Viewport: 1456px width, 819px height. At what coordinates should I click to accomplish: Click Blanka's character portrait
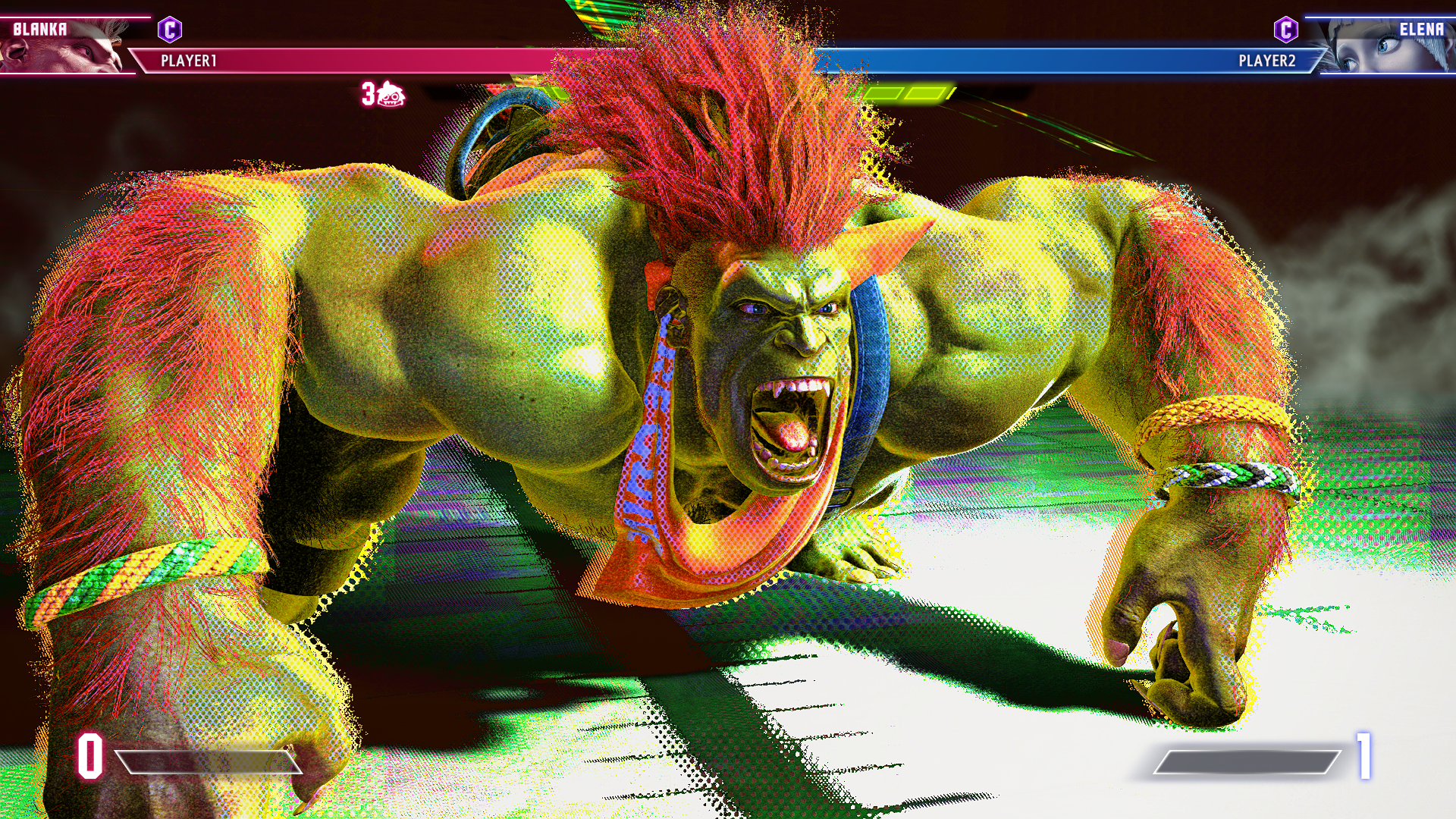pyautogui.click(x=64, y=47)
